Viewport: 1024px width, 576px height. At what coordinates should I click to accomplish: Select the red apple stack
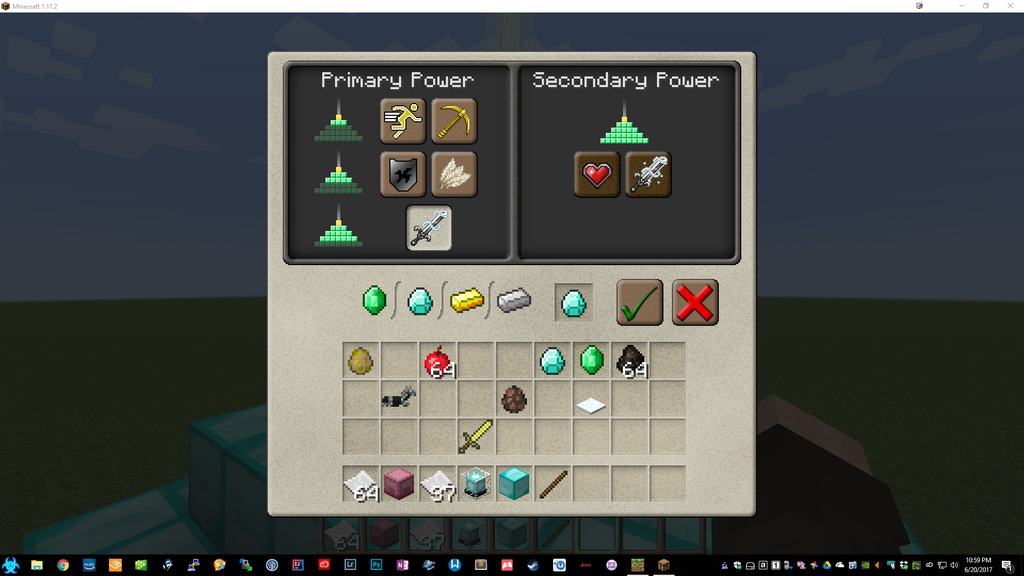tap(437, 361)
